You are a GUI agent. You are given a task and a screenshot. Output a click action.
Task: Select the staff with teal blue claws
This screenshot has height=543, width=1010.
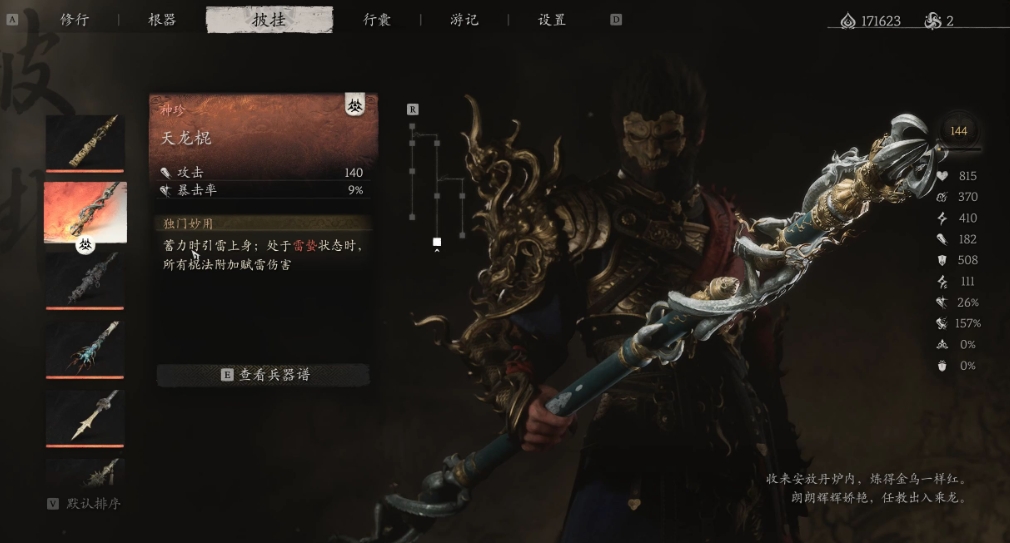(x=85, y=347)
